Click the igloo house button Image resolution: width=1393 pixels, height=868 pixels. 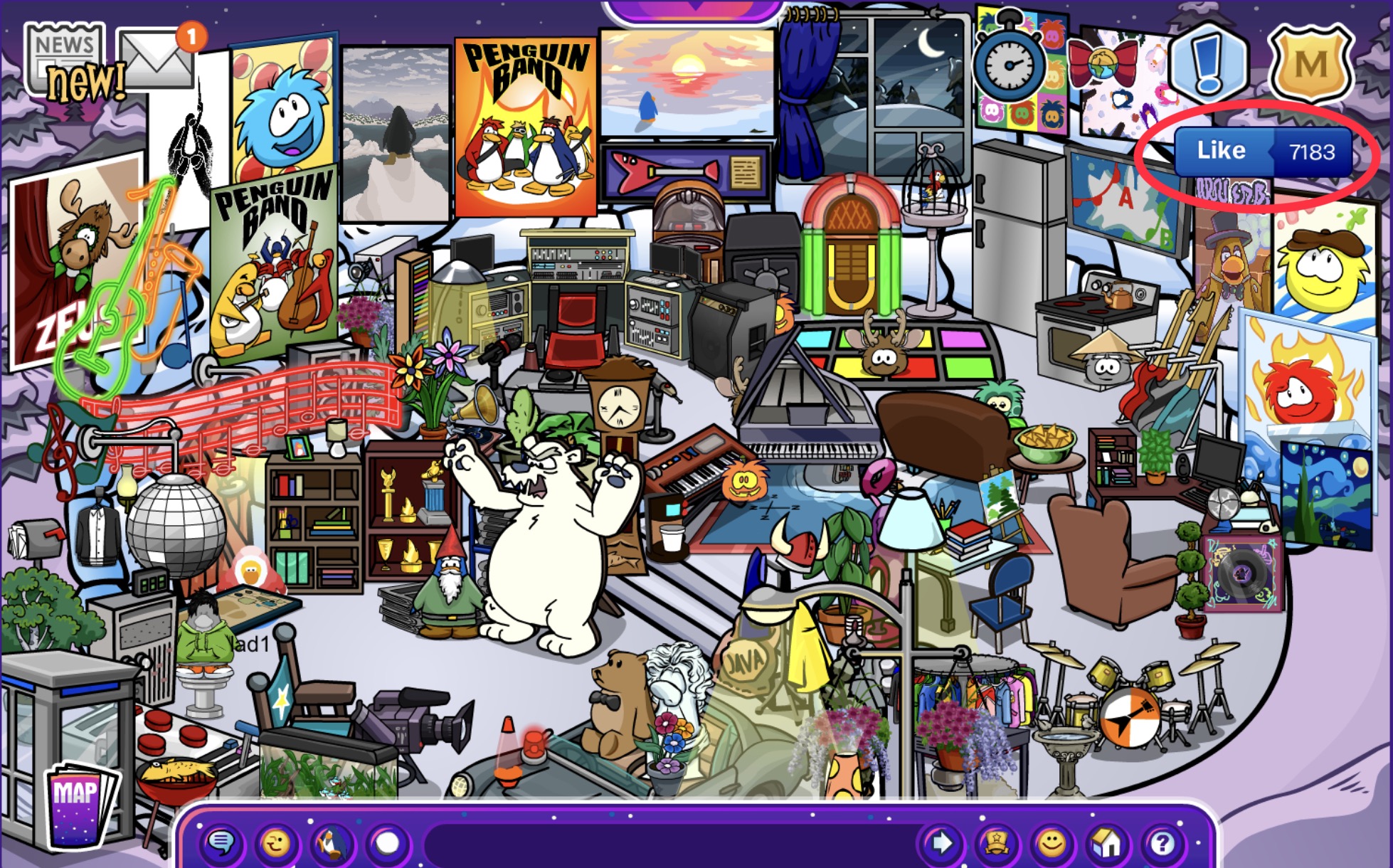(x=1107, y=844)
